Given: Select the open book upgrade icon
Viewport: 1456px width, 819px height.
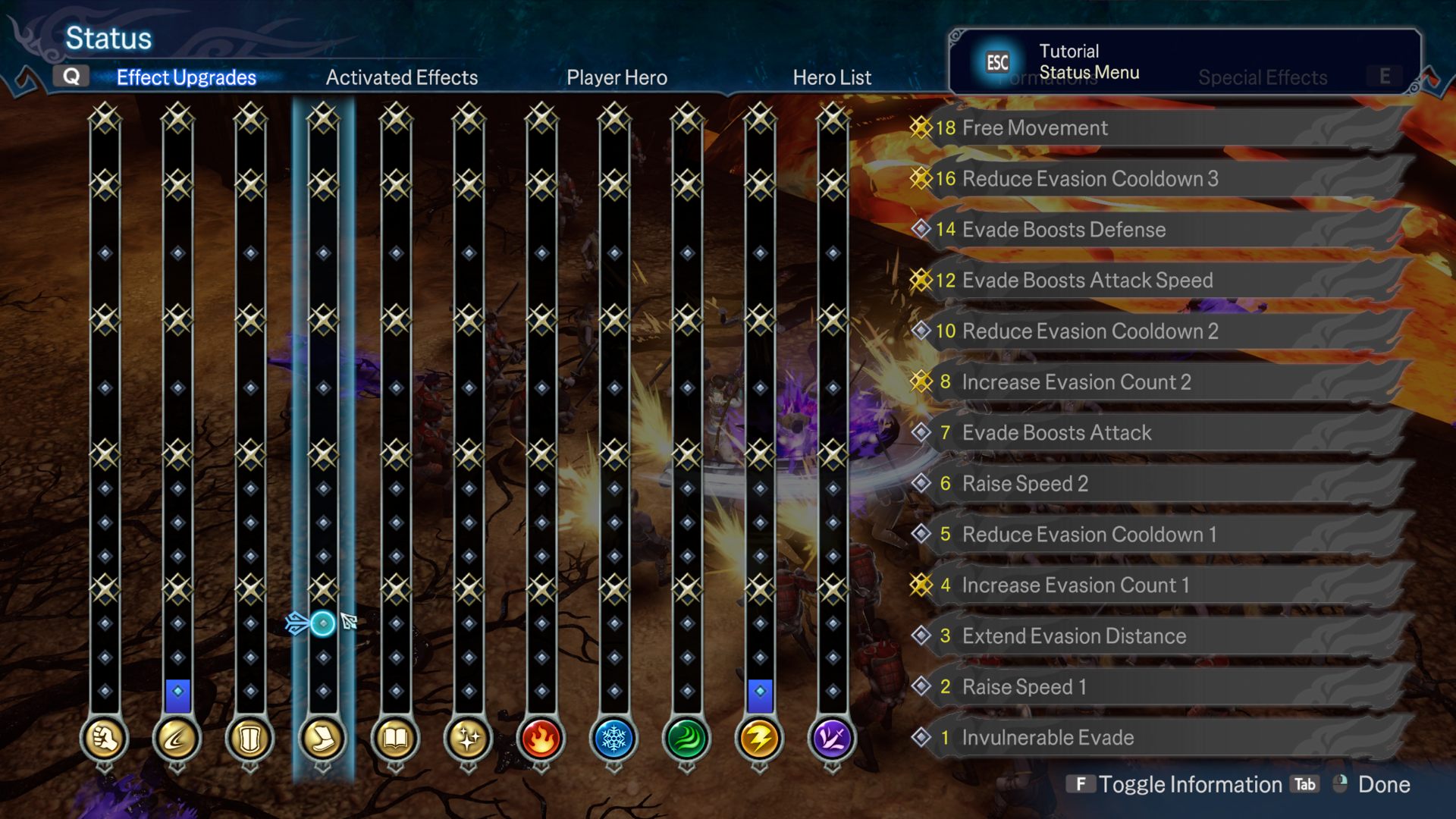Looking at the screenshot, I should (x=396, y=738).
